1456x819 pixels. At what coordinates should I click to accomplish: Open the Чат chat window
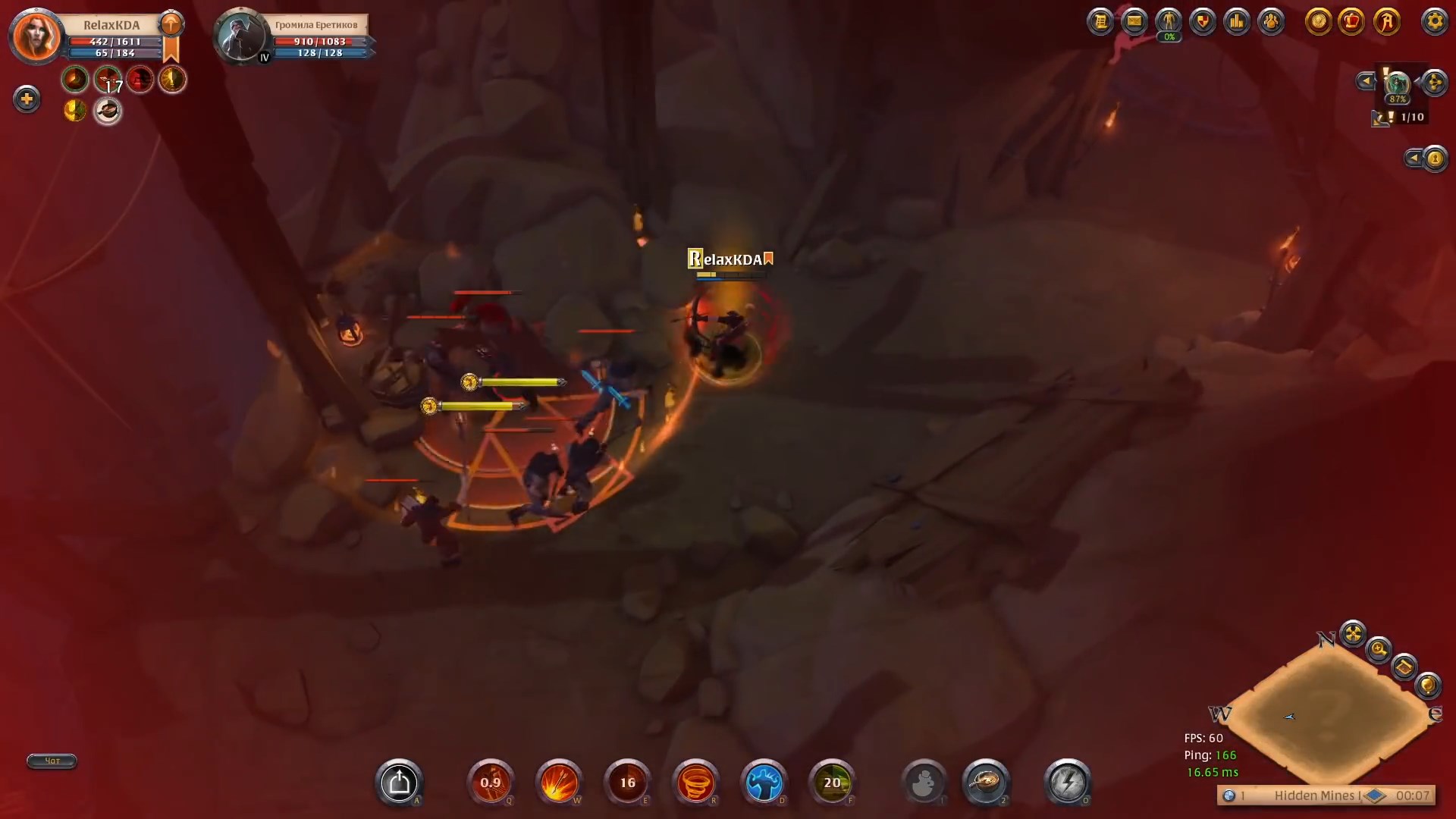click(x=51, y=761)
